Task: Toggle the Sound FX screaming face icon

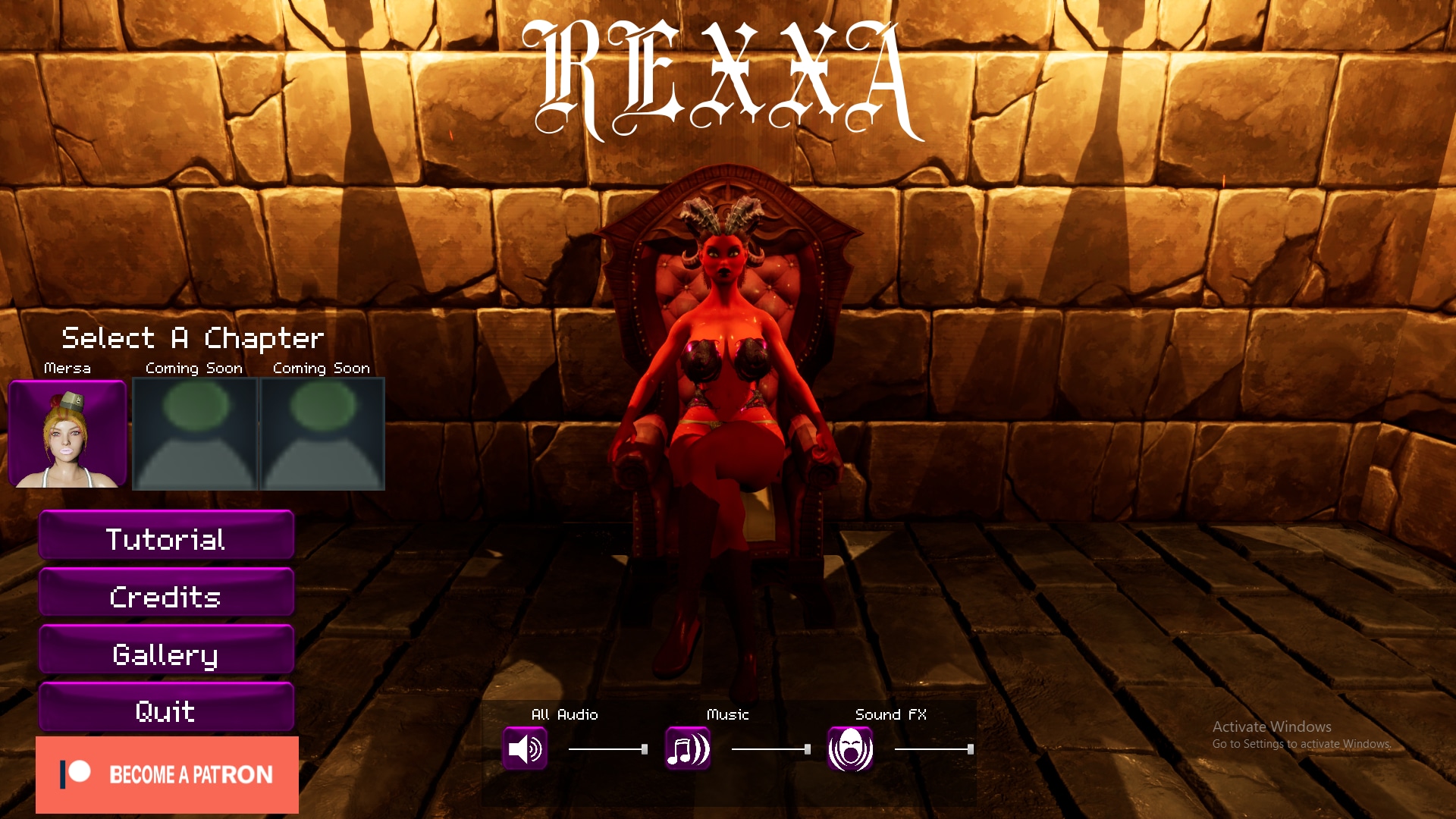Action: click(x=850, y=749)
